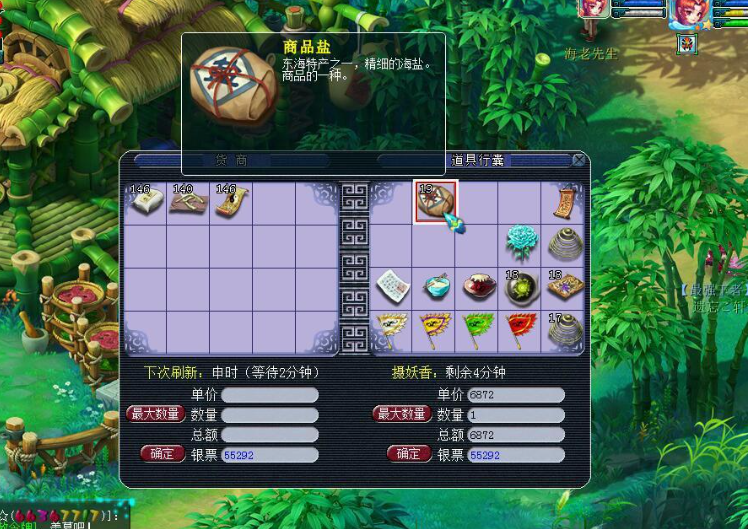Select the shop-side 数量 quantity field

pyautogui.click(x=270, y=415)
